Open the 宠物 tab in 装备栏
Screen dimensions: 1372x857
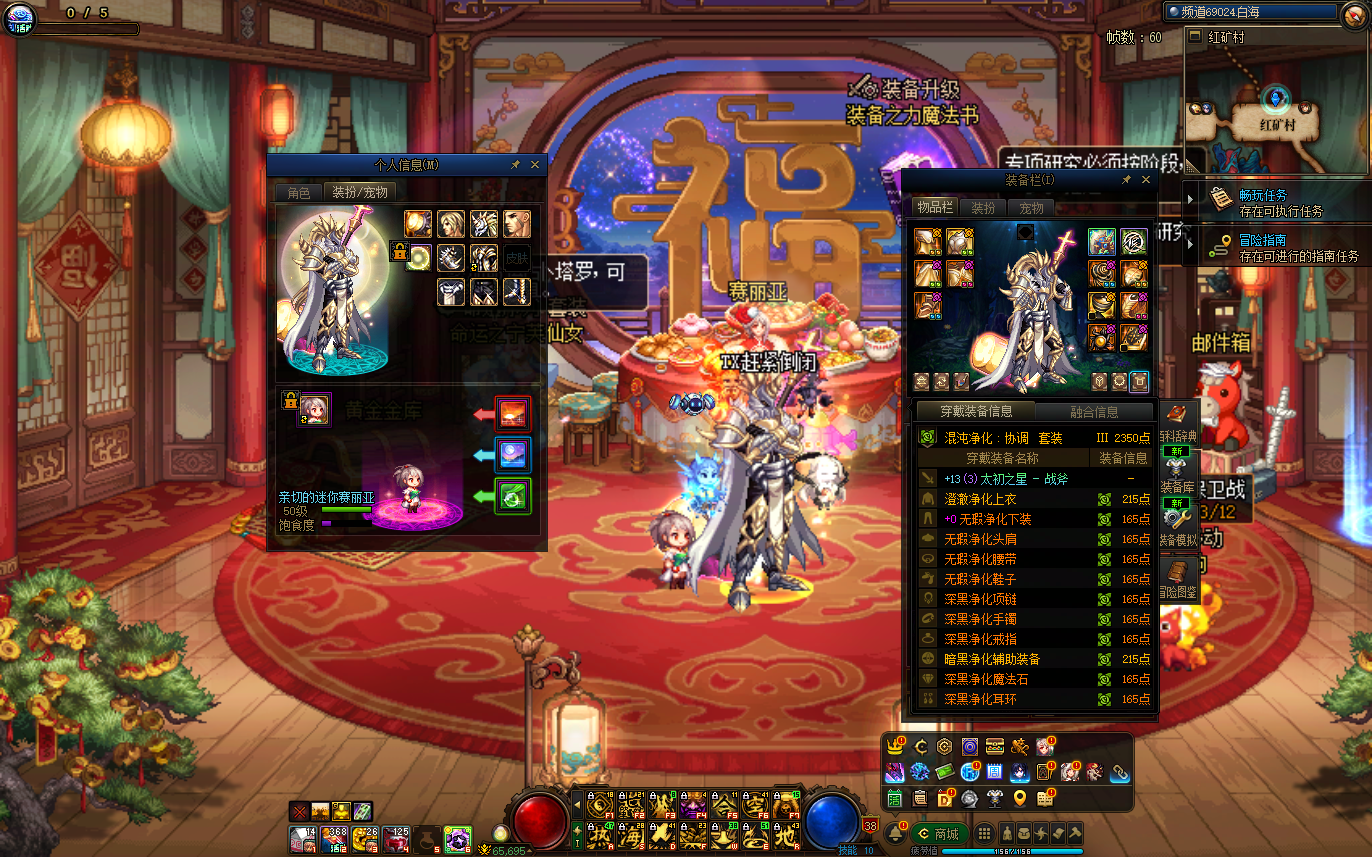(1031, 208)
